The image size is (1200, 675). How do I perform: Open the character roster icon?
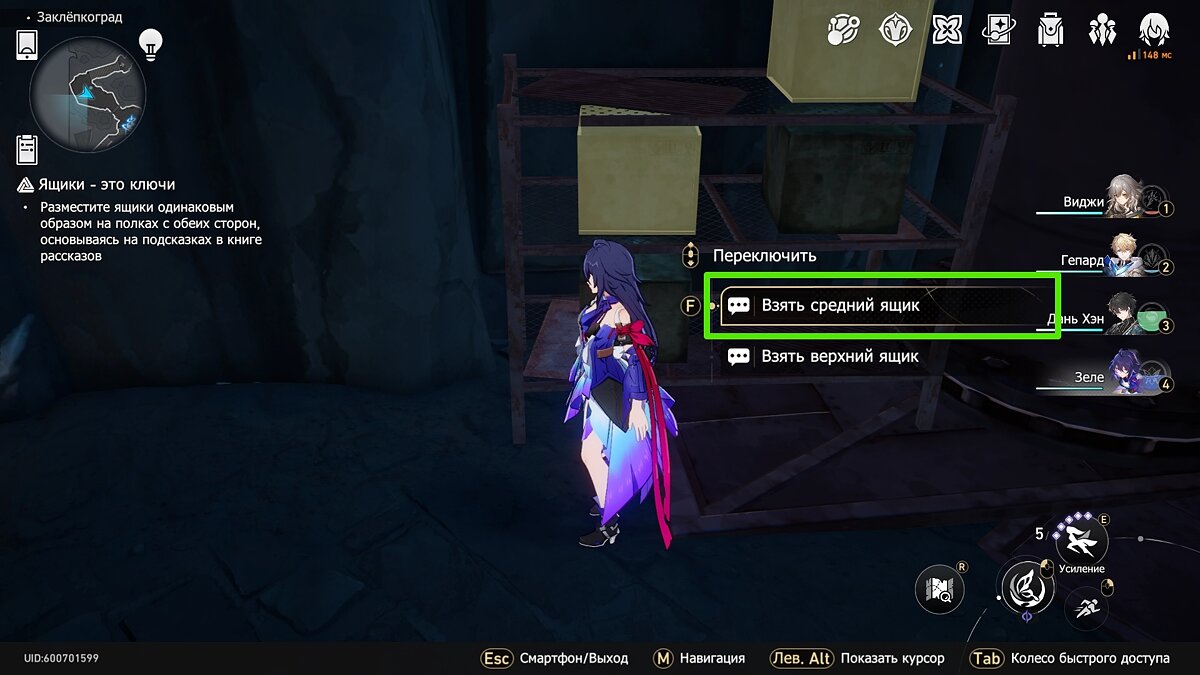tap(1103, 30)
